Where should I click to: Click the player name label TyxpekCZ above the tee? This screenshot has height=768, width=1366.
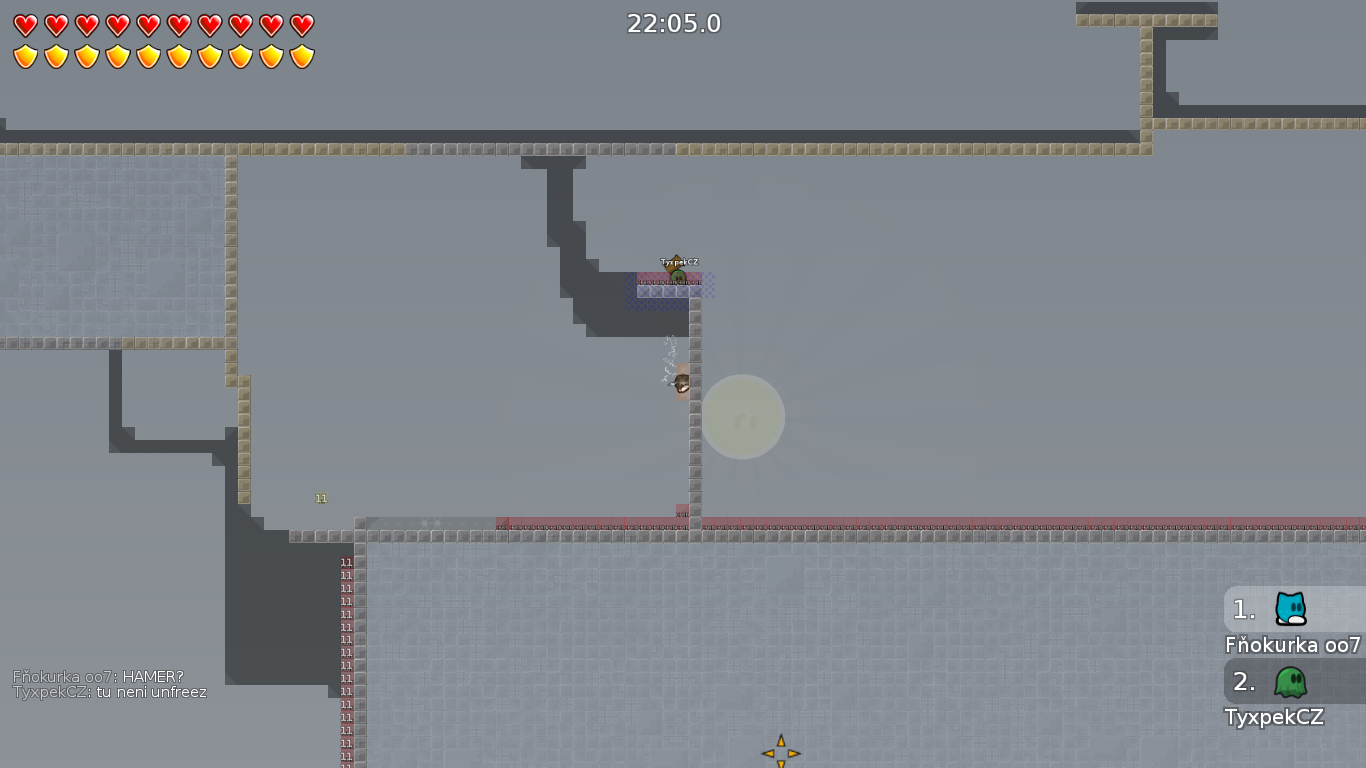[x=679, y=260]
